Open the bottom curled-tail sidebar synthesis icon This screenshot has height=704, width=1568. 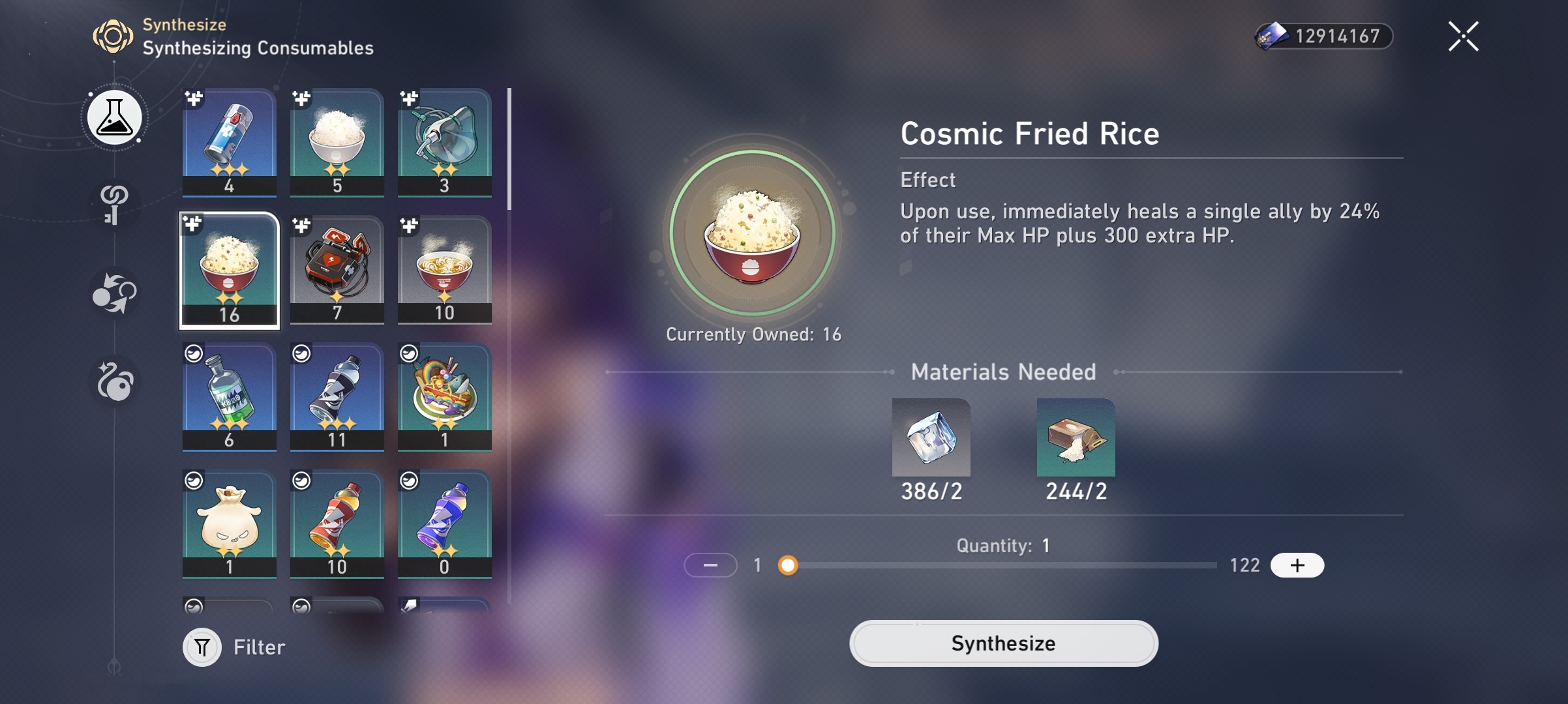pos(115,380)
